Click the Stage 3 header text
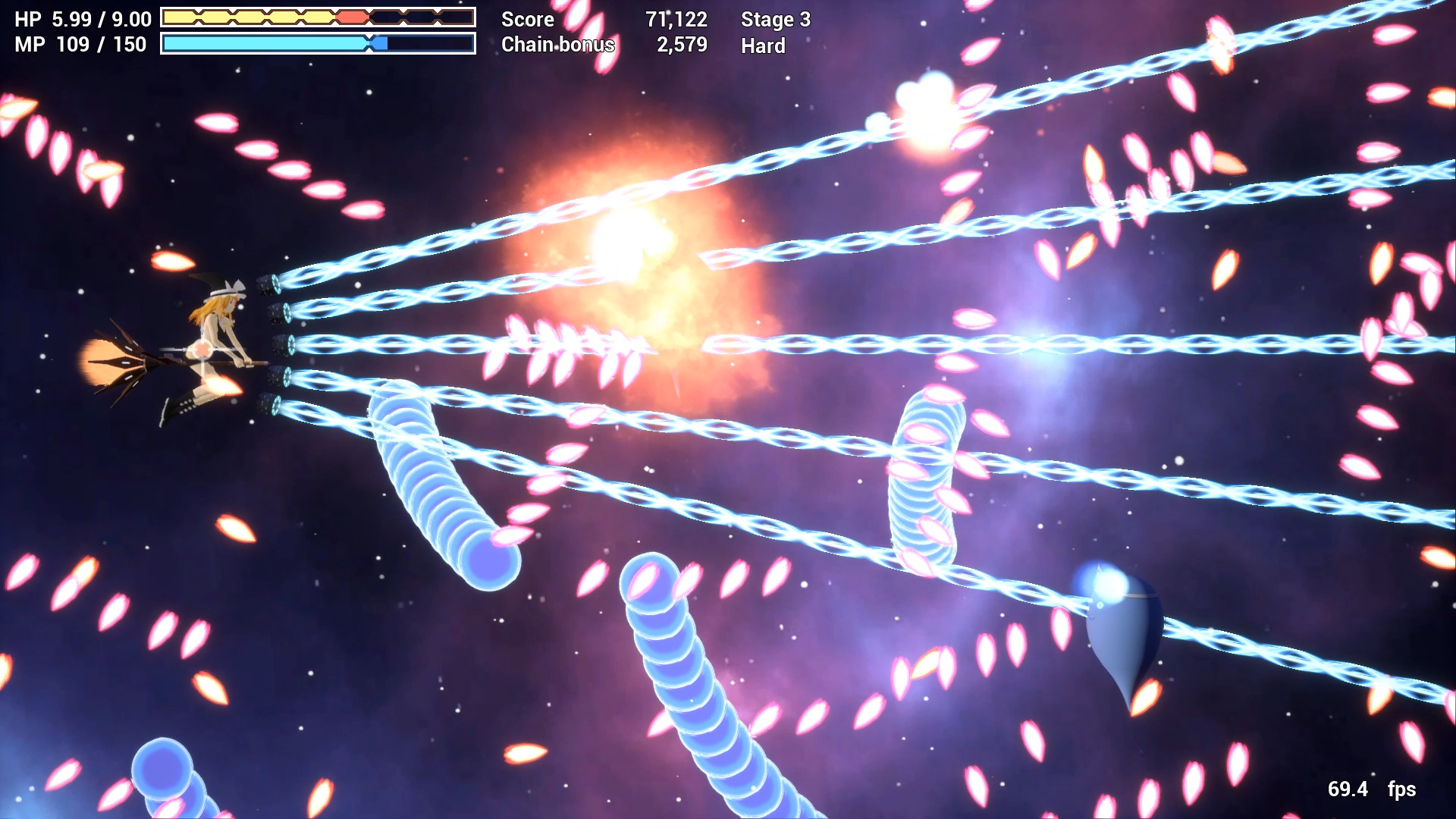The height and width of the screenshot is (819, 1456). pyautogui.click(x=775, y=20)
